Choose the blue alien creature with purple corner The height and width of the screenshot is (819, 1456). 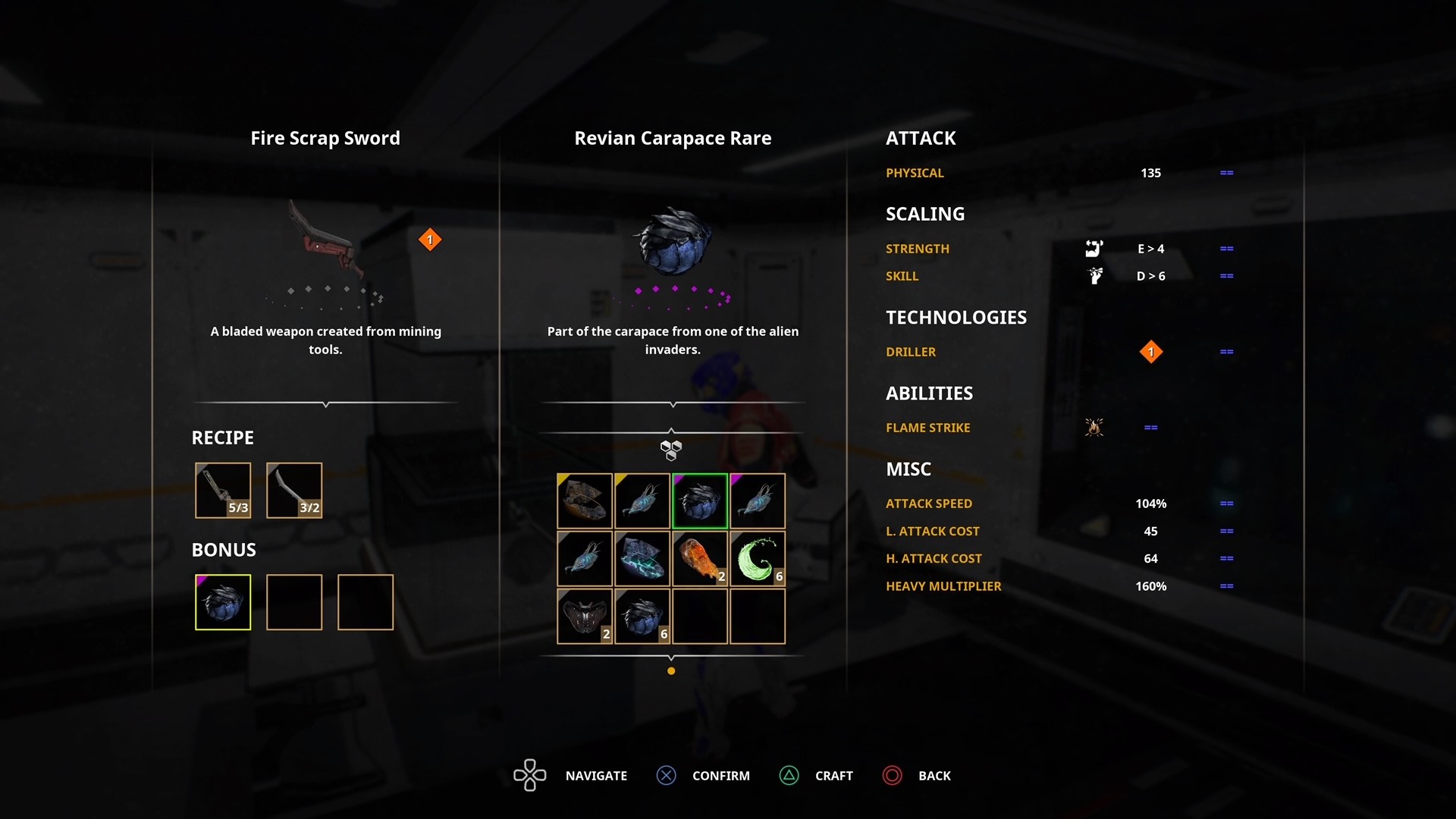pos(758,501)
